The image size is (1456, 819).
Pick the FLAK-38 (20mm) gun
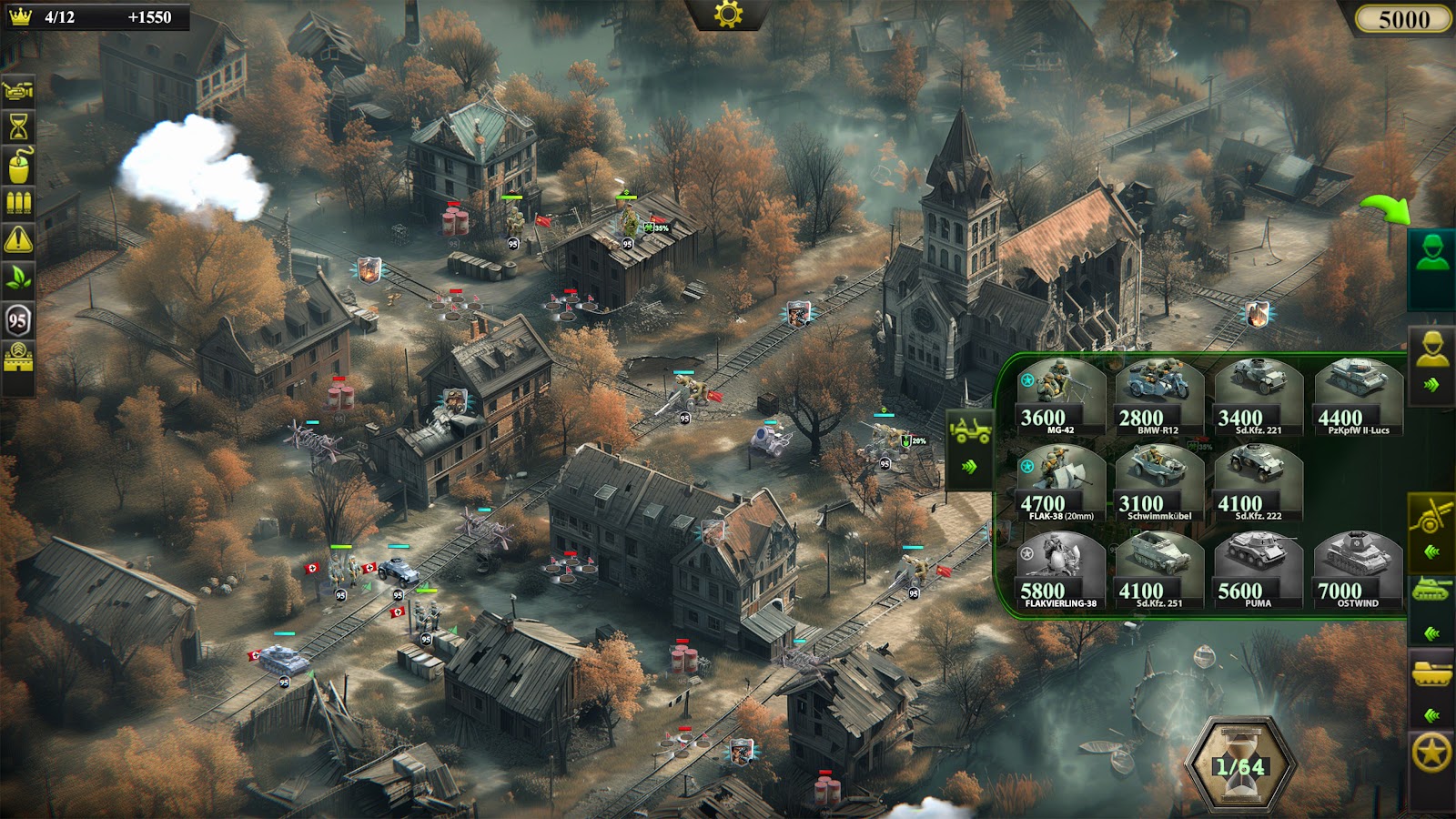tap(1060, 482)
